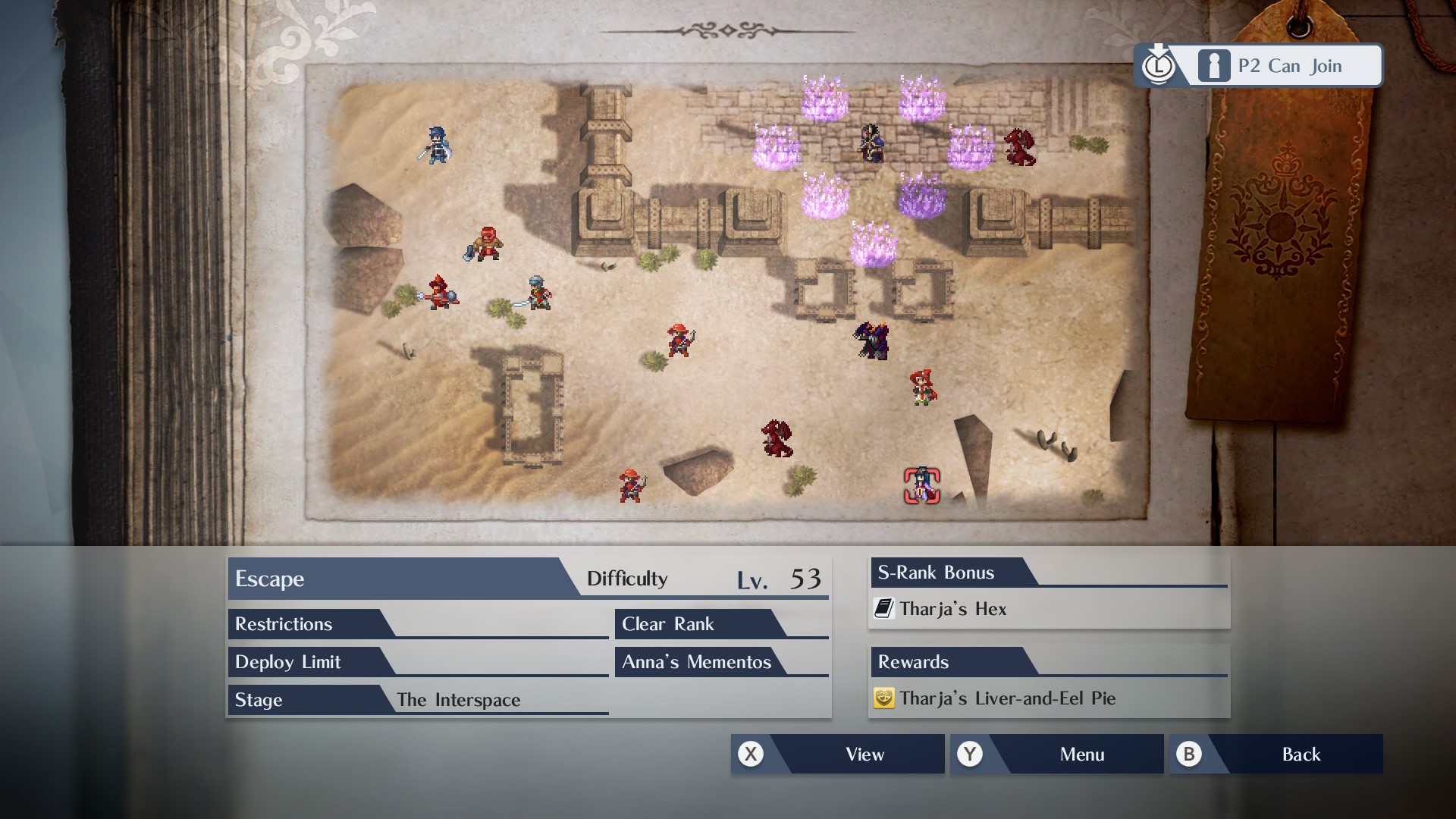View the Tharja's Hex S-Rank bonus
The height and width of the screenshot is (819, 1456).
pos(952,609)
